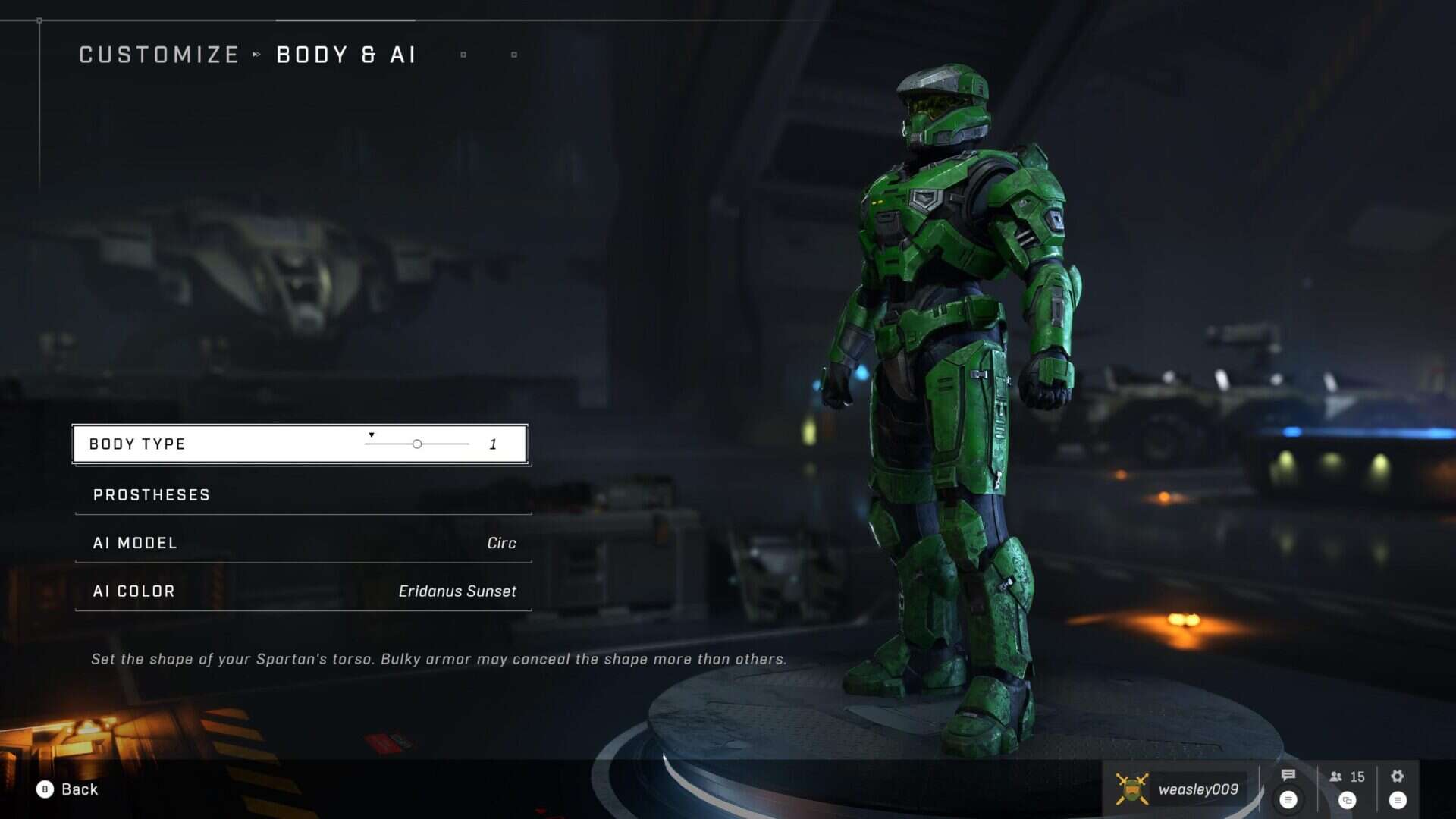Open the Body Type value dropdown showing 1
This screenshot has height=819, width=1456.
pyautogui.click(x=494, y=444)
